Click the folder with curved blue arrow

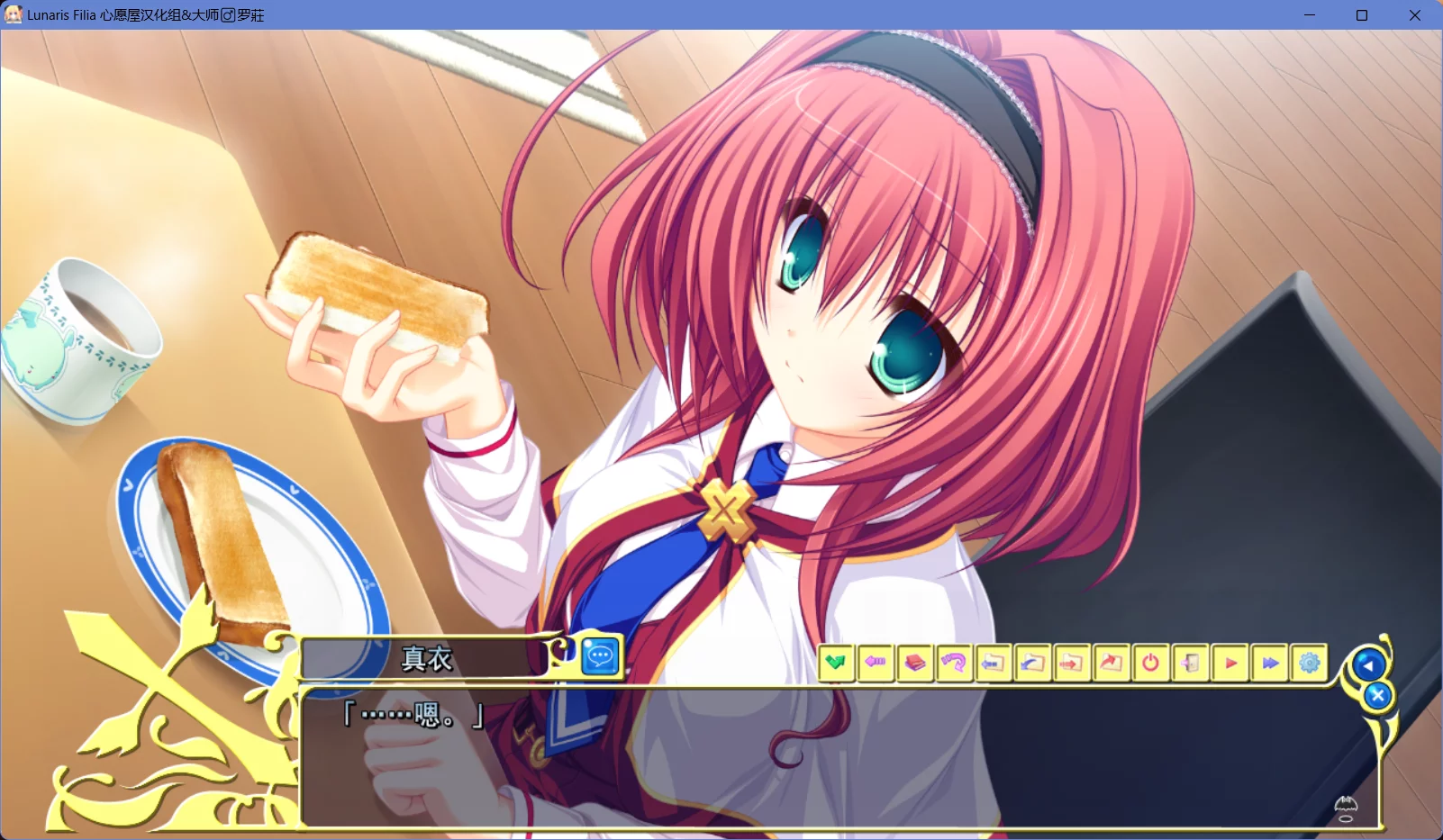pos(1032,664)
